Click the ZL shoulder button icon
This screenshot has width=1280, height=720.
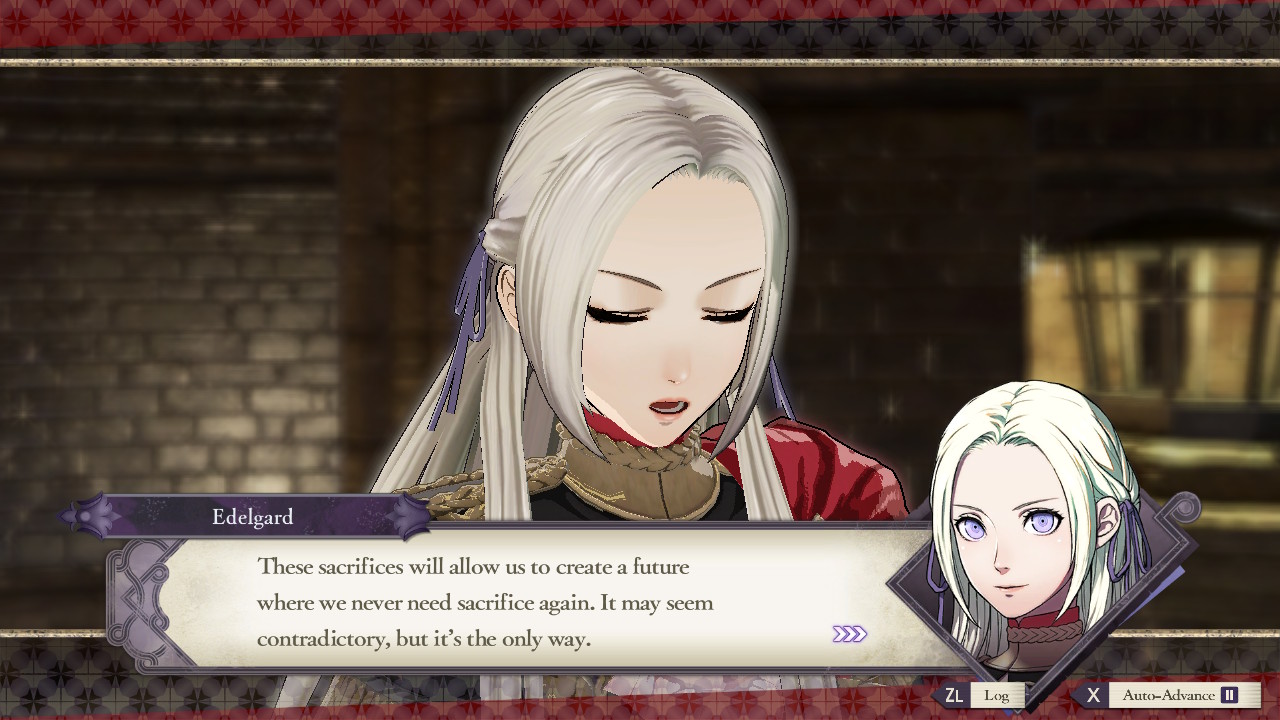[953, 695]
